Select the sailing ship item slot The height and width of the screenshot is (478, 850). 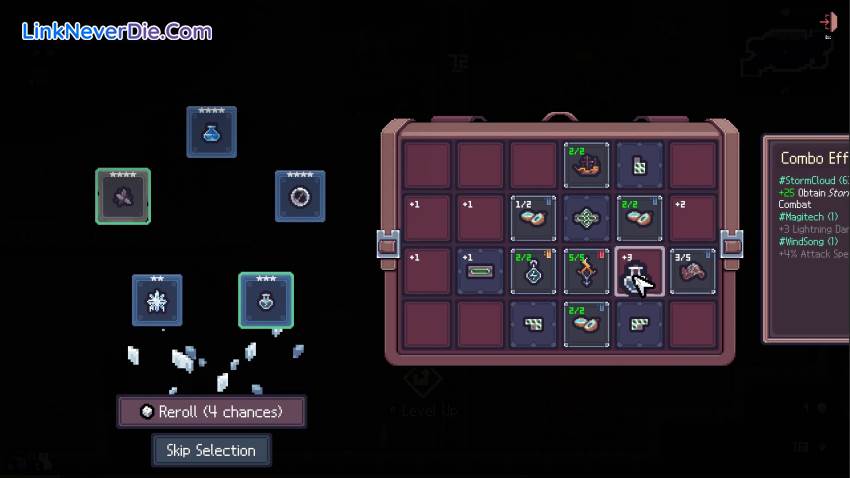588,166
